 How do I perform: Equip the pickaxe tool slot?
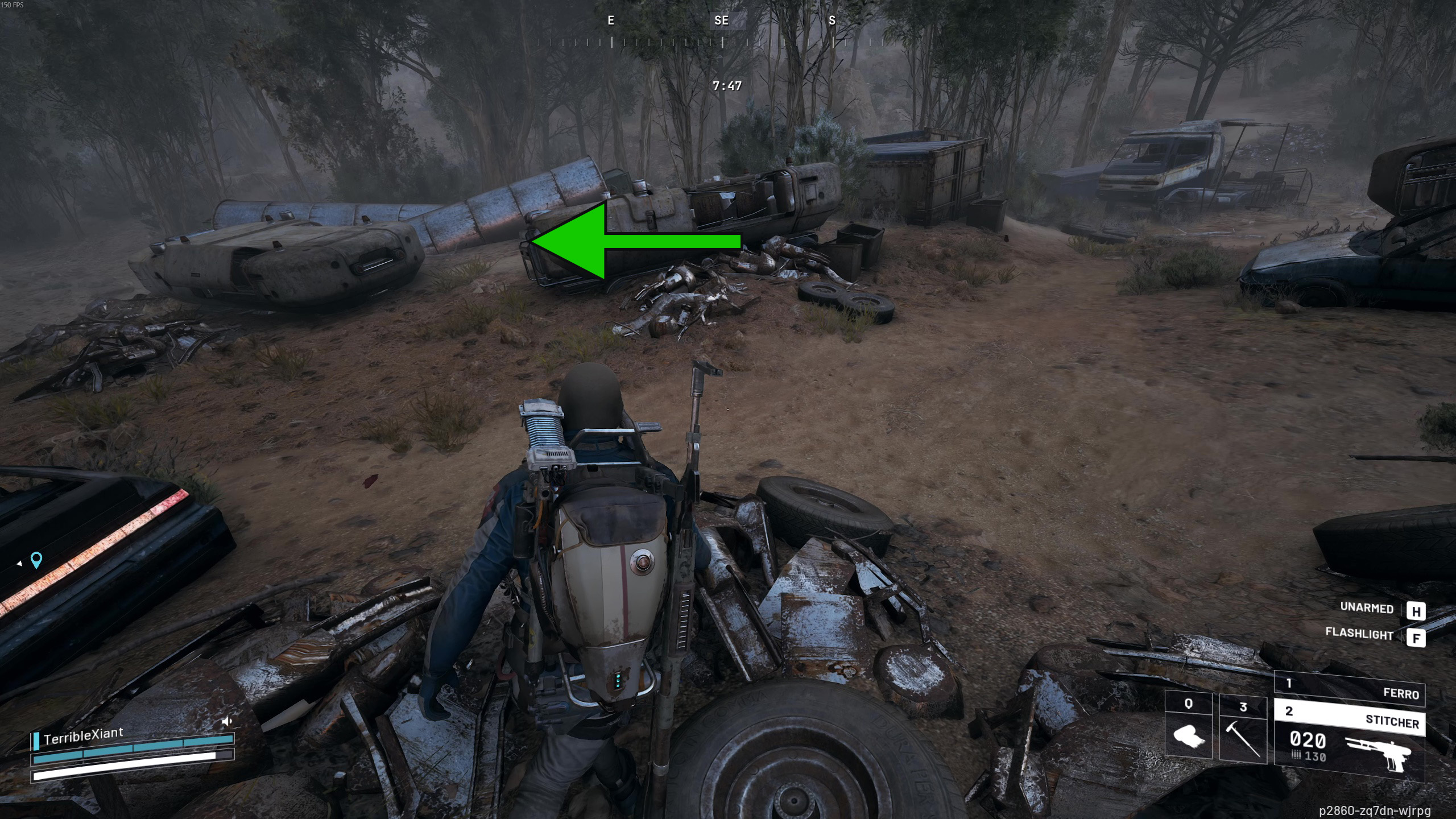(1243, 730)
